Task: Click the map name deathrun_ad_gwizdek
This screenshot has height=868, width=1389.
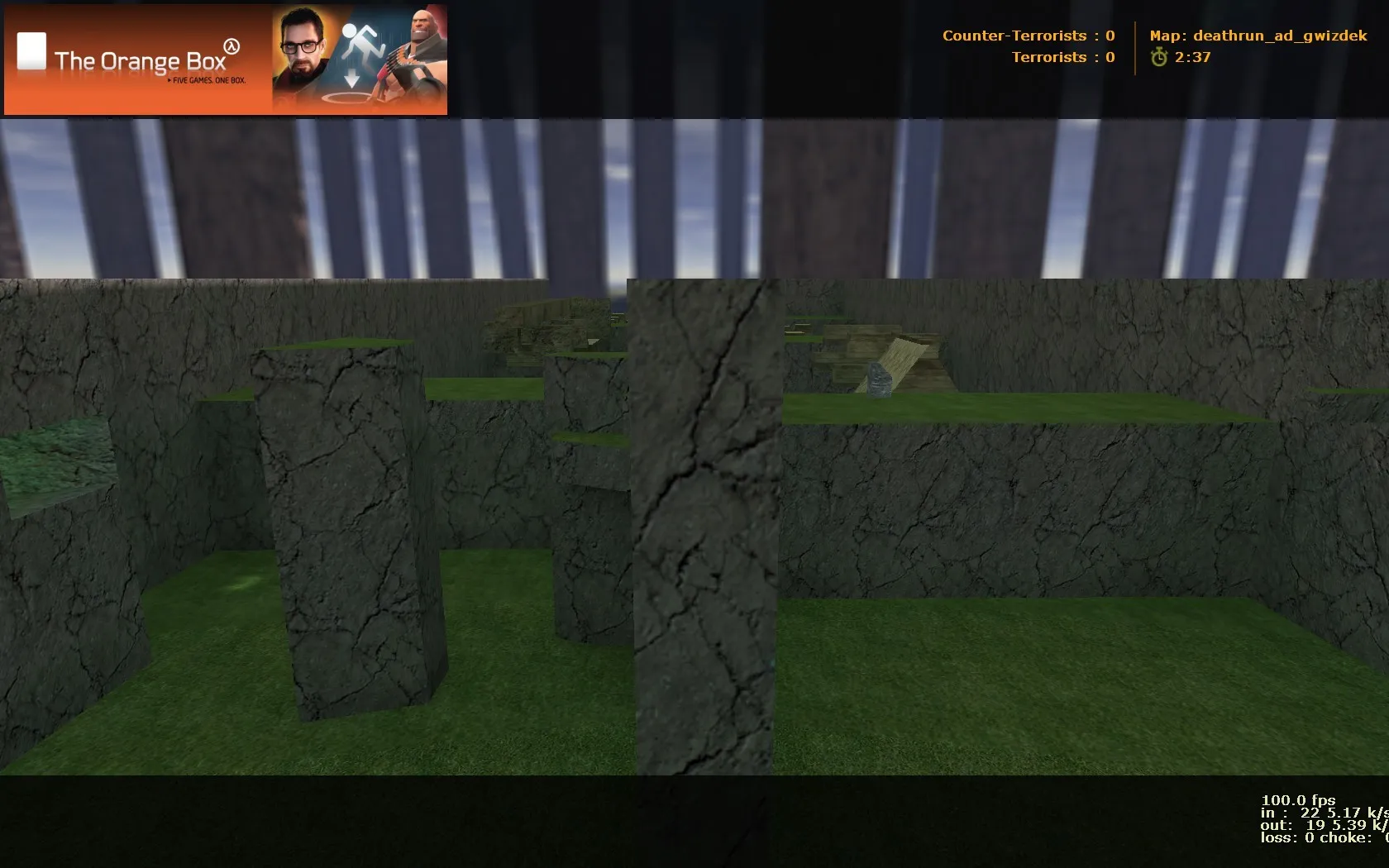Action: [x=1259, y=36]
